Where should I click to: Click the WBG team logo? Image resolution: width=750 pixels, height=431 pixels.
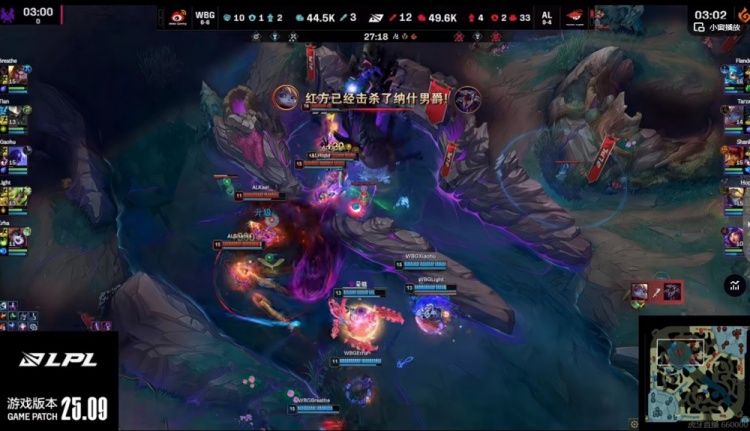coord(176,17)
